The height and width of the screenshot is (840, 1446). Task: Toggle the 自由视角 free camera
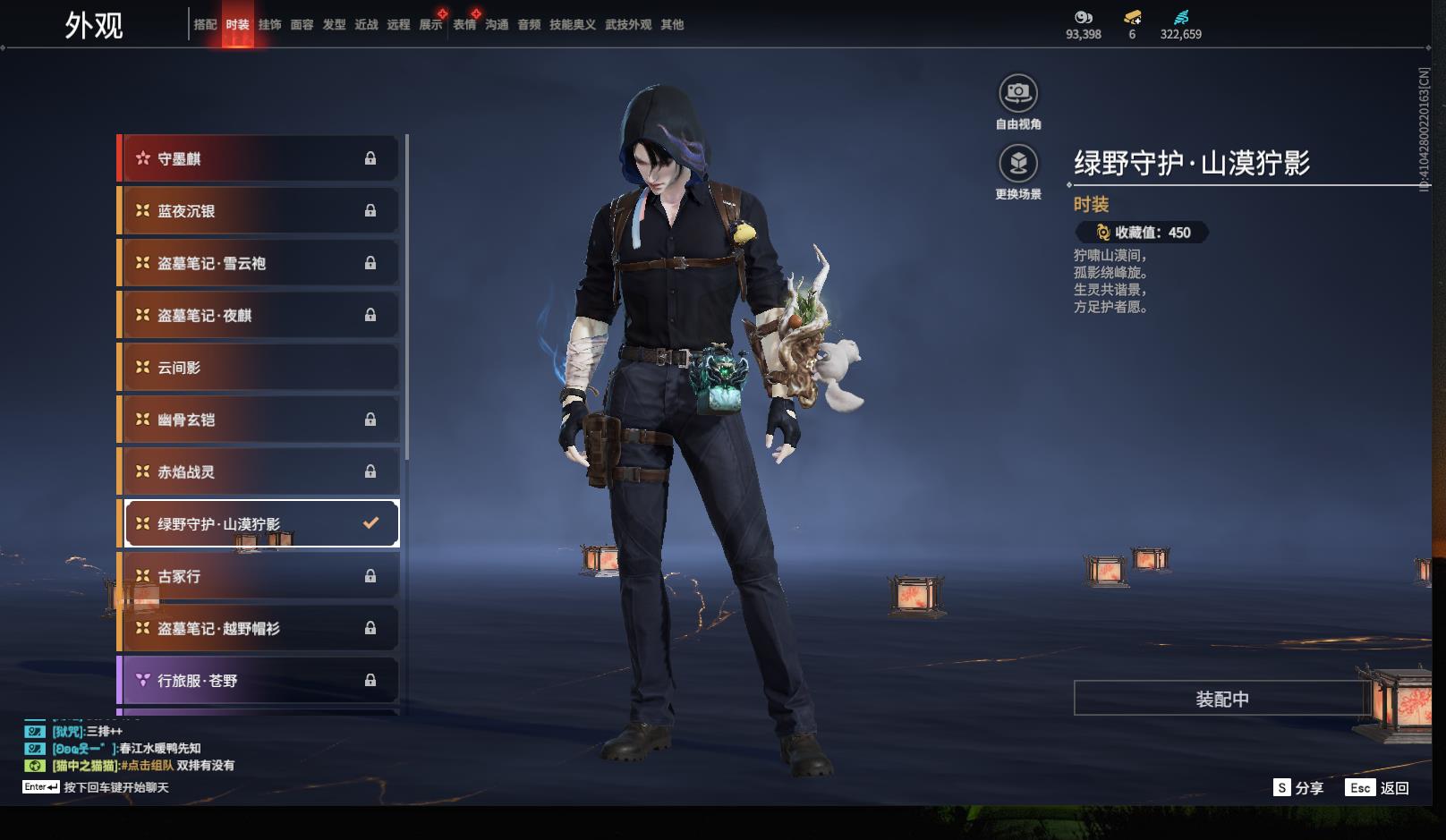[x=1018, y=93]
